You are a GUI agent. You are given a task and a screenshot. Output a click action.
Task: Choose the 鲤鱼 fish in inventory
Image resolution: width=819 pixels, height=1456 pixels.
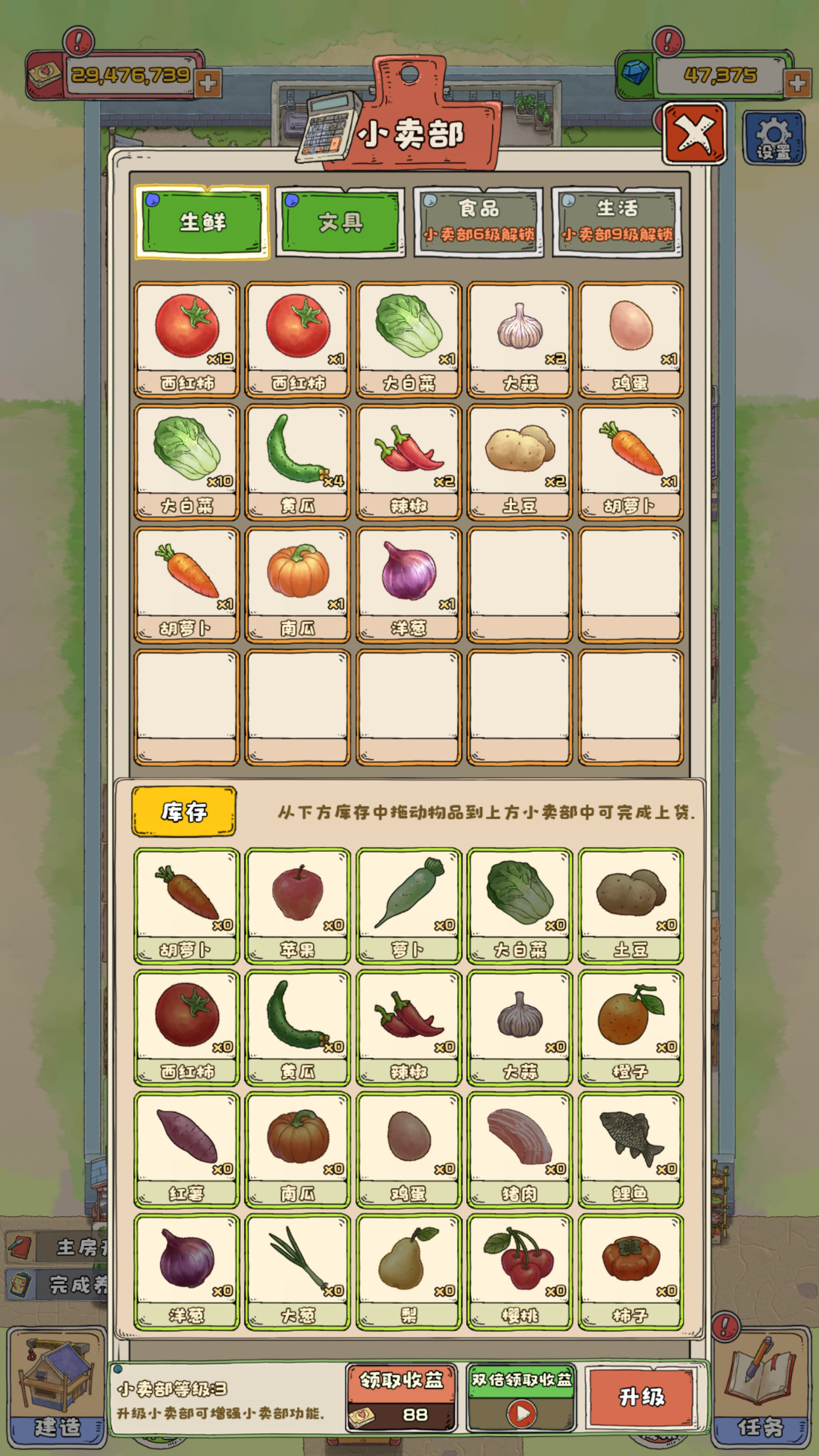pos(630,1150)
